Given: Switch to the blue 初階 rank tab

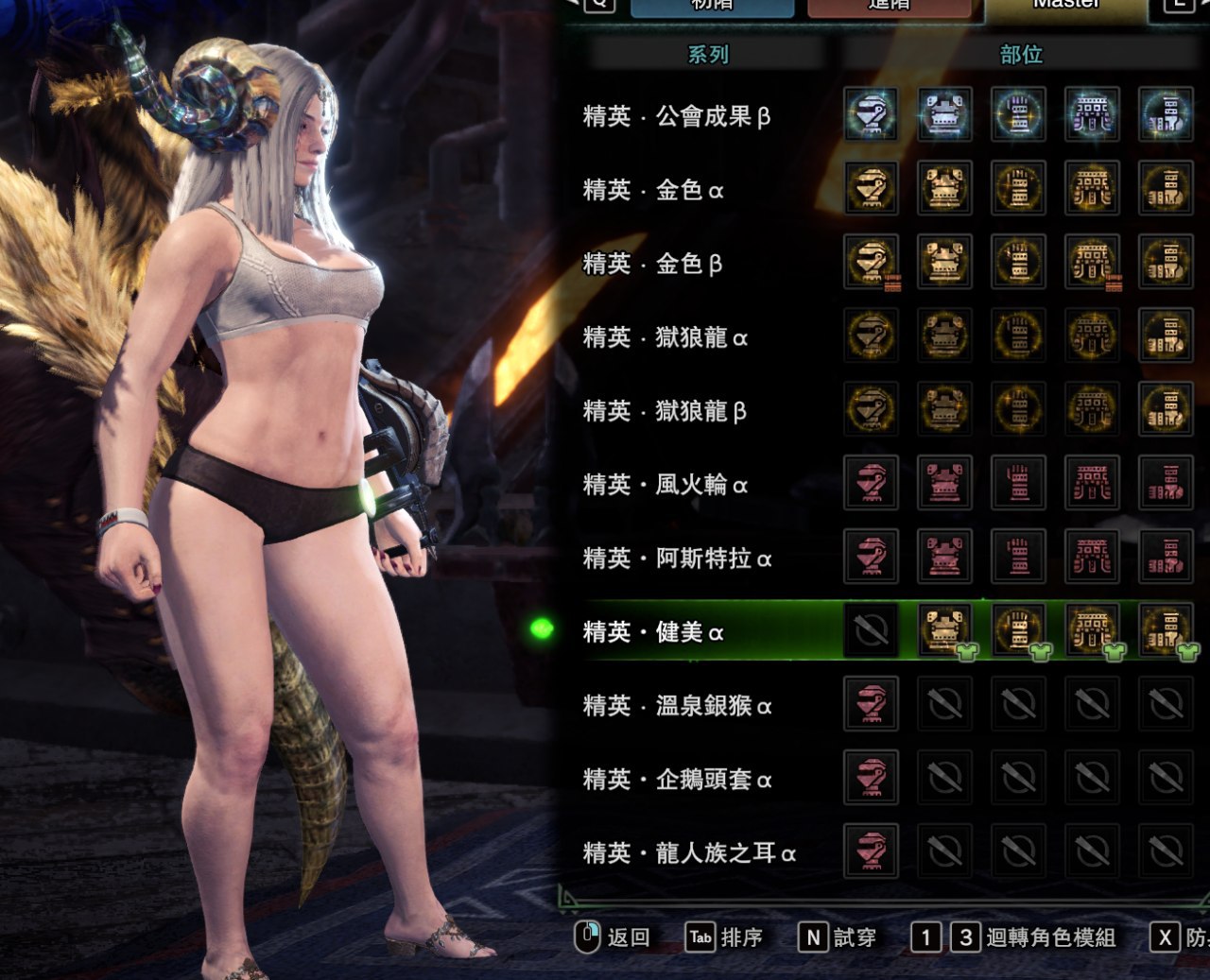Looking at the screenshot, I should 712,6.
